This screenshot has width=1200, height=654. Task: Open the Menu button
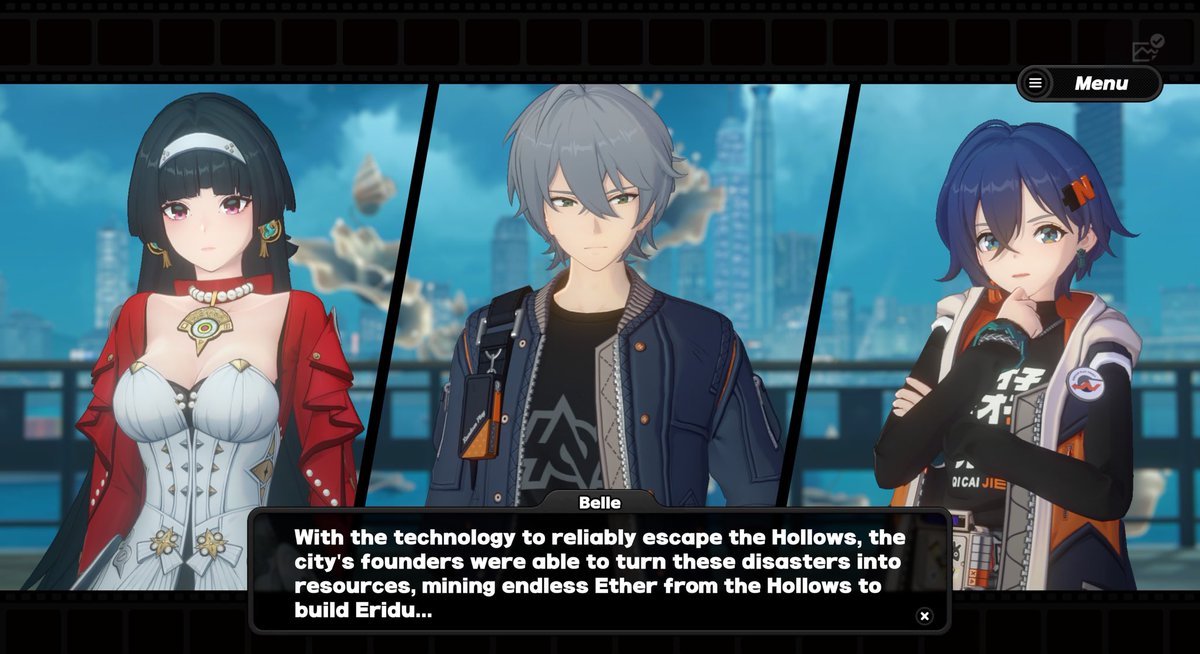click(x=1089, y=84)
